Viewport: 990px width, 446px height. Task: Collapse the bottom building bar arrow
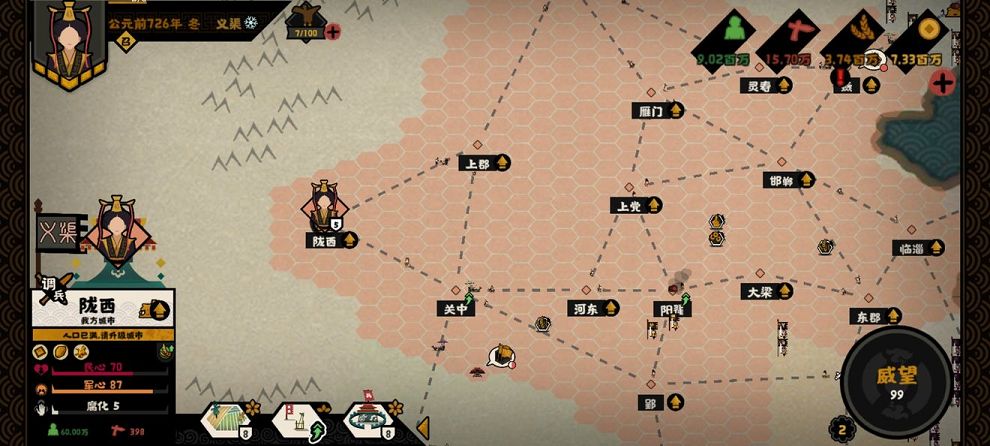click(x=423, y=427)
